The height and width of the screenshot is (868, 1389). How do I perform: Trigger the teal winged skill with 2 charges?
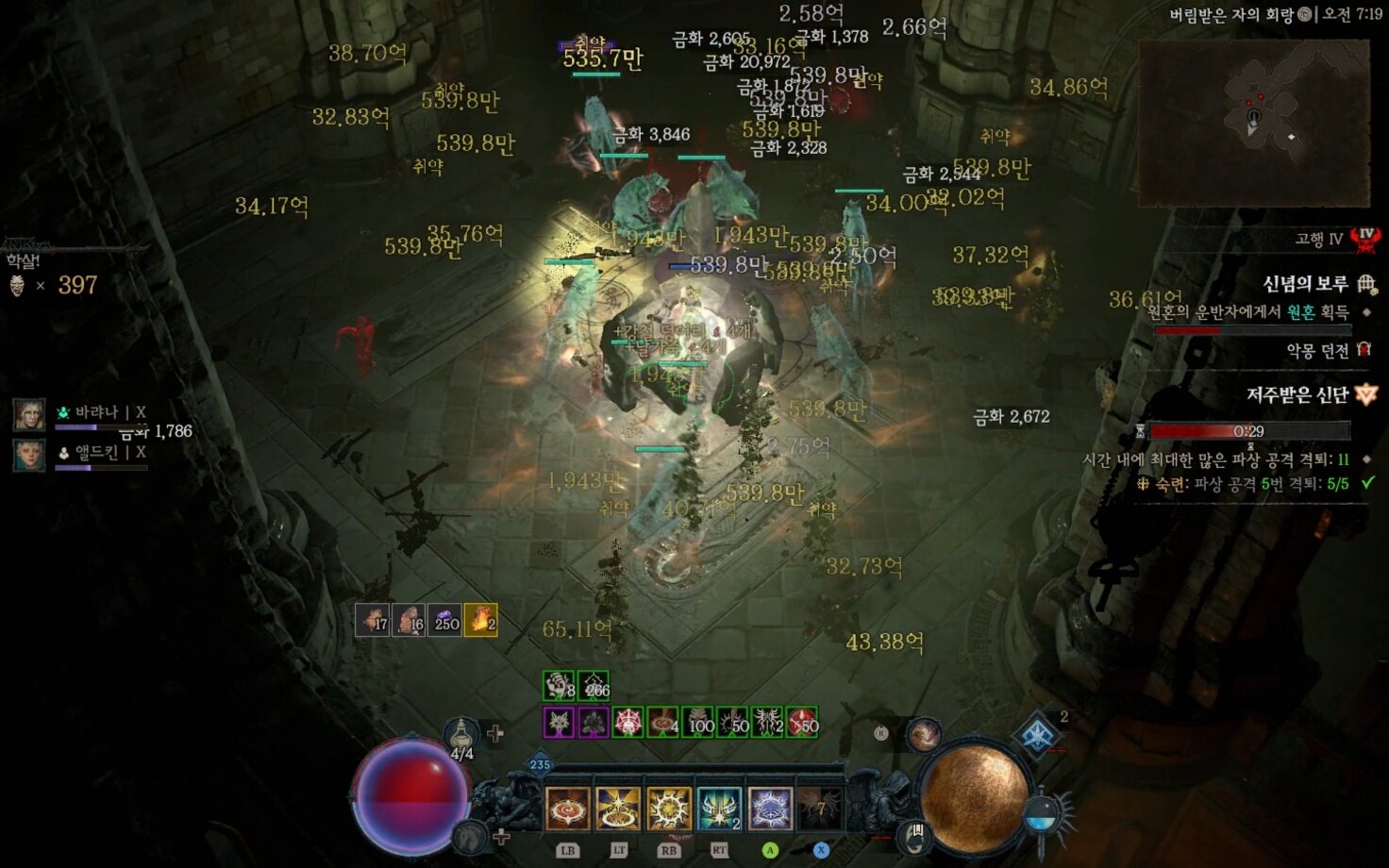point(719,809)
